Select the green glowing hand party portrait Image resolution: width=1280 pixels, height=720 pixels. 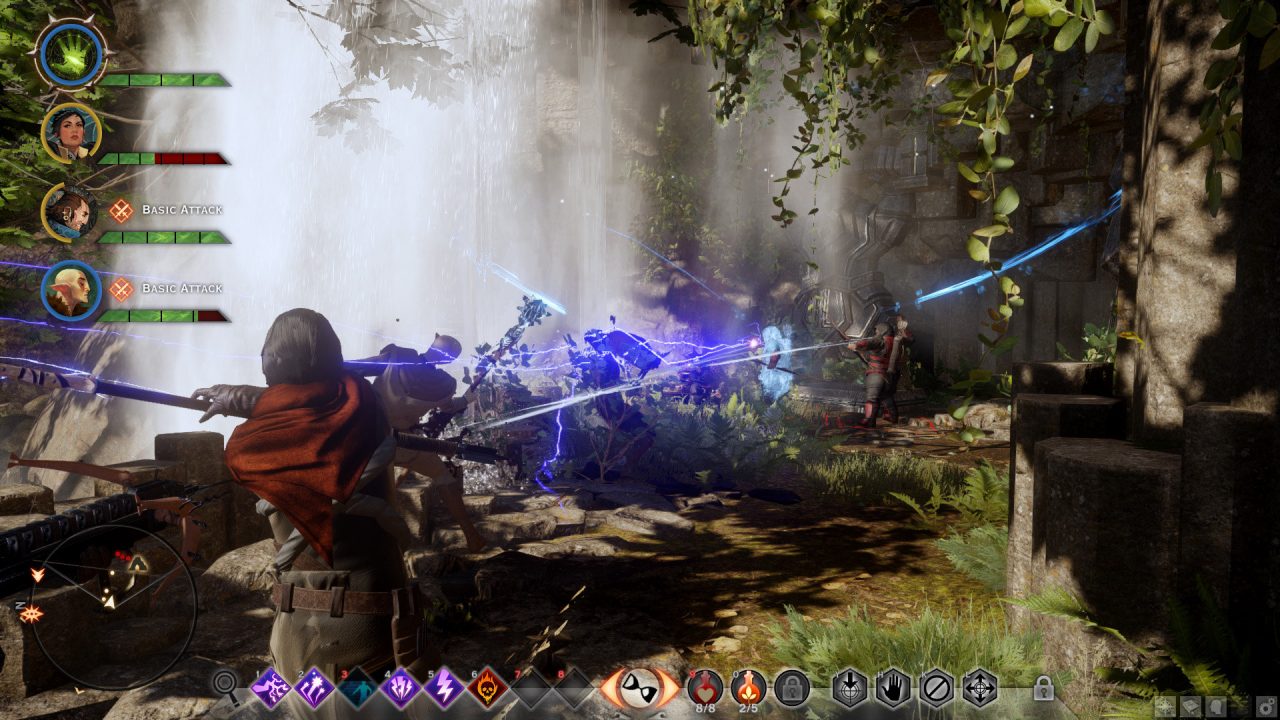(70, 55)
